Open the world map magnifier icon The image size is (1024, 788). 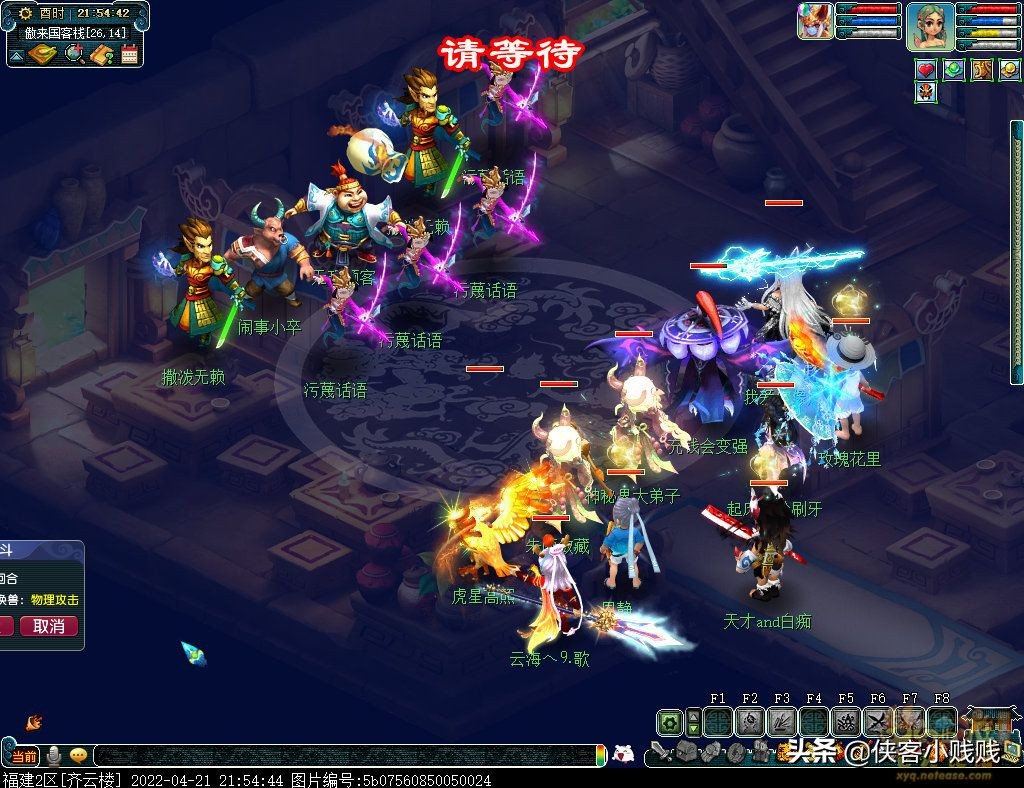(73, 54)
